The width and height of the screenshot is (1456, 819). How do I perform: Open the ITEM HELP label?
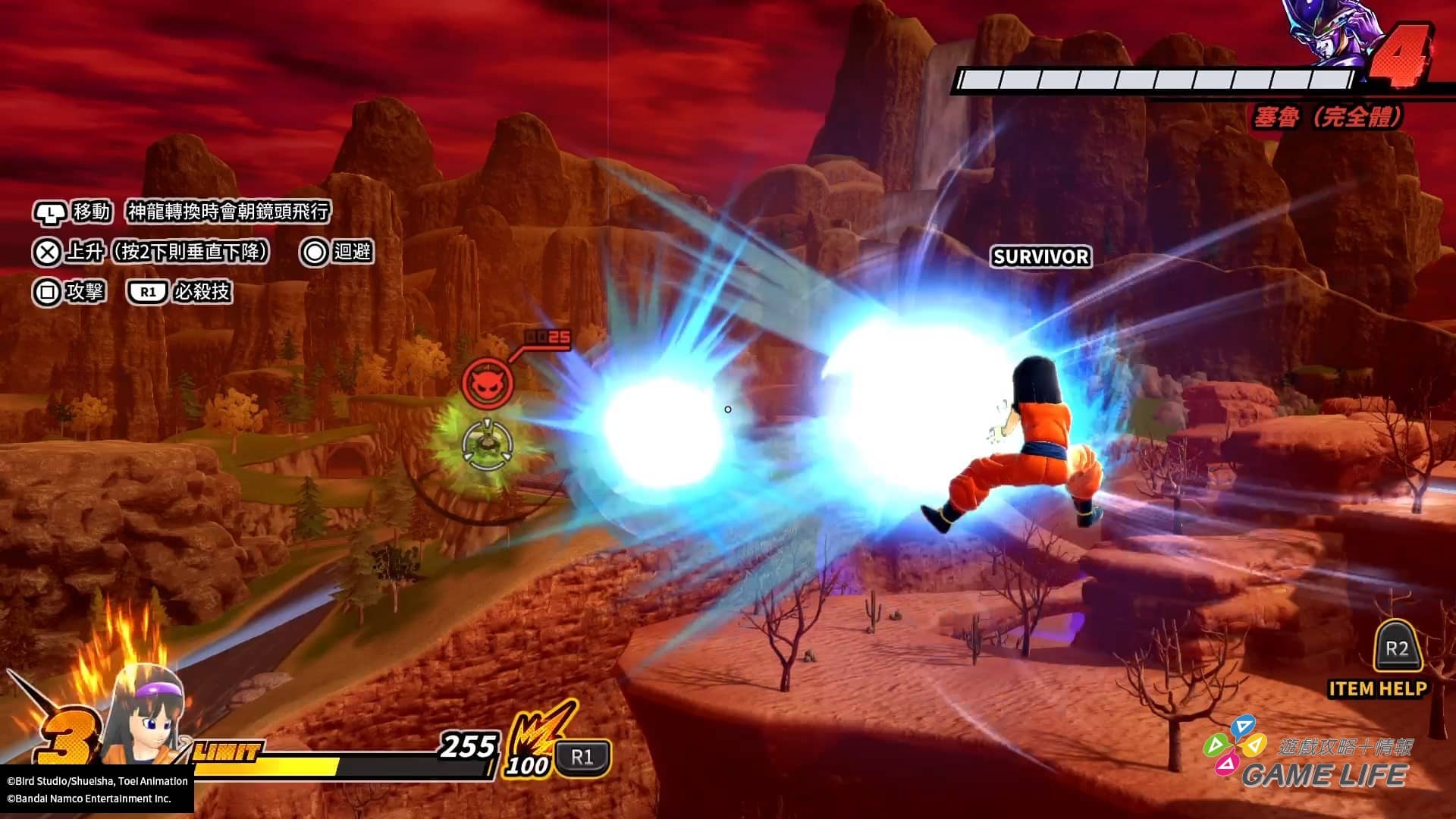click(x=1377, y=689)
